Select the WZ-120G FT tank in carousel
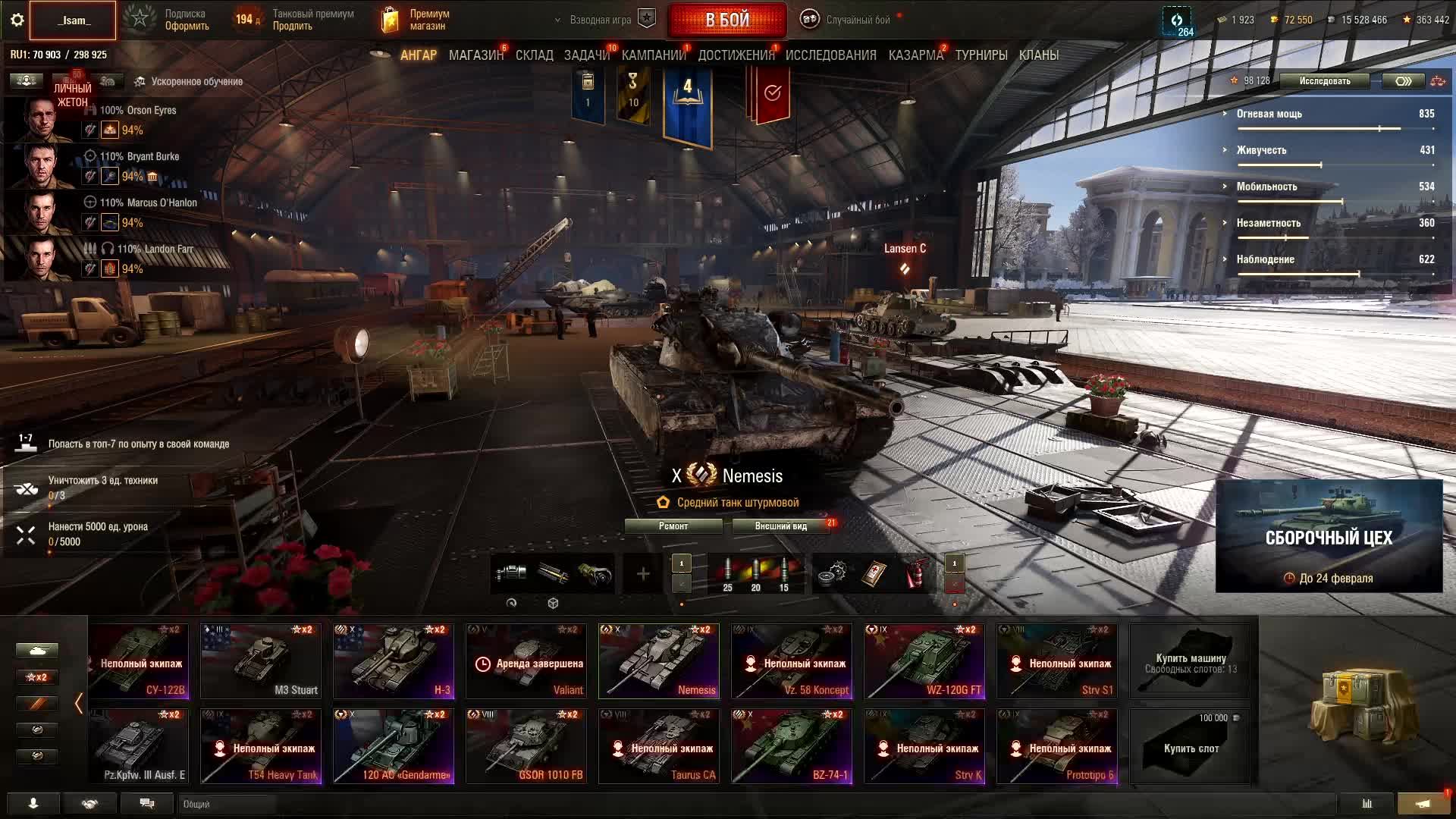The width and height of the screenshot is (1456, 819). pos(924,661)
